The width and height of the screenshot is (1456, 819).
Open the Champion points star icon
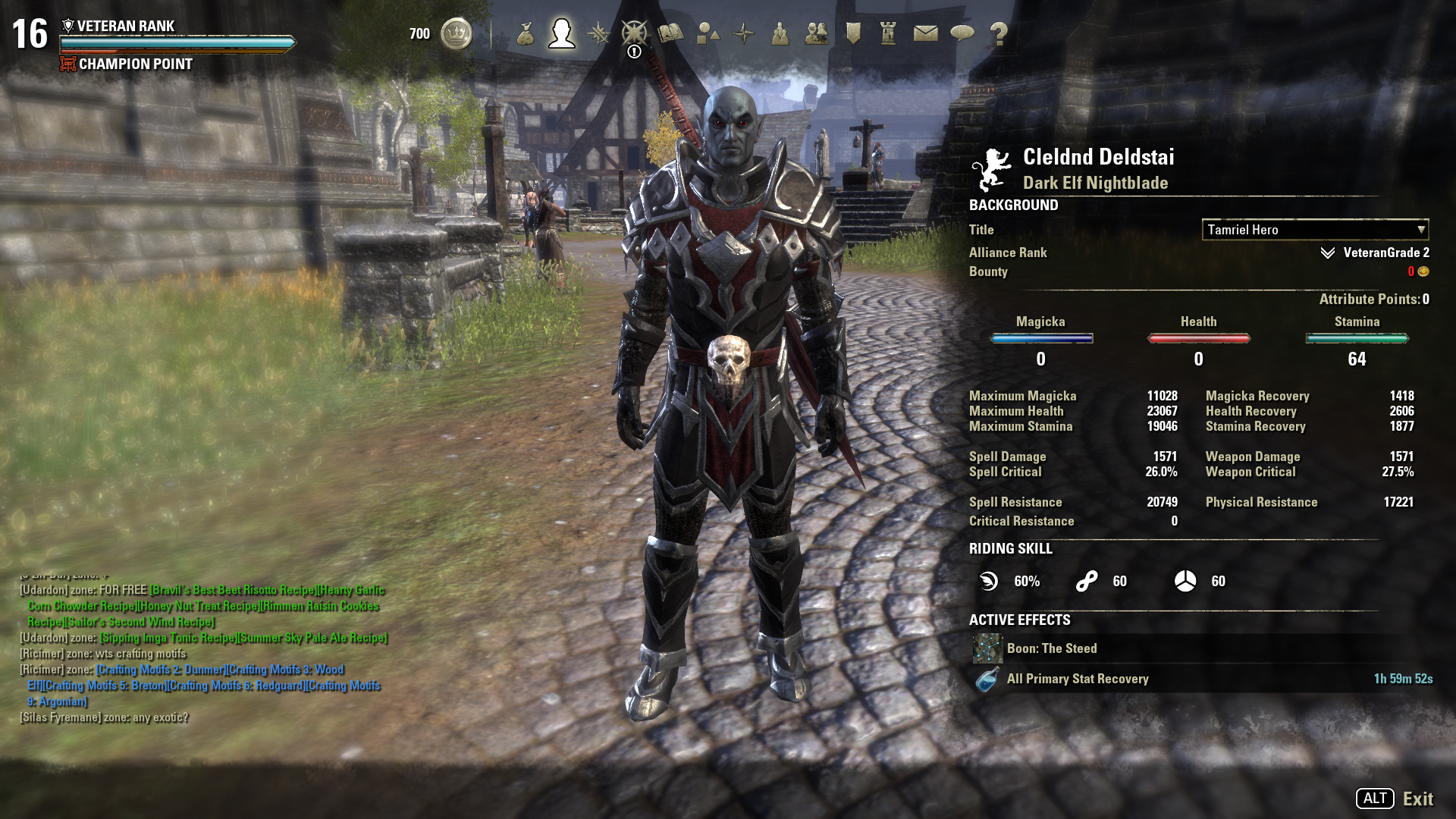coord(635,33)
